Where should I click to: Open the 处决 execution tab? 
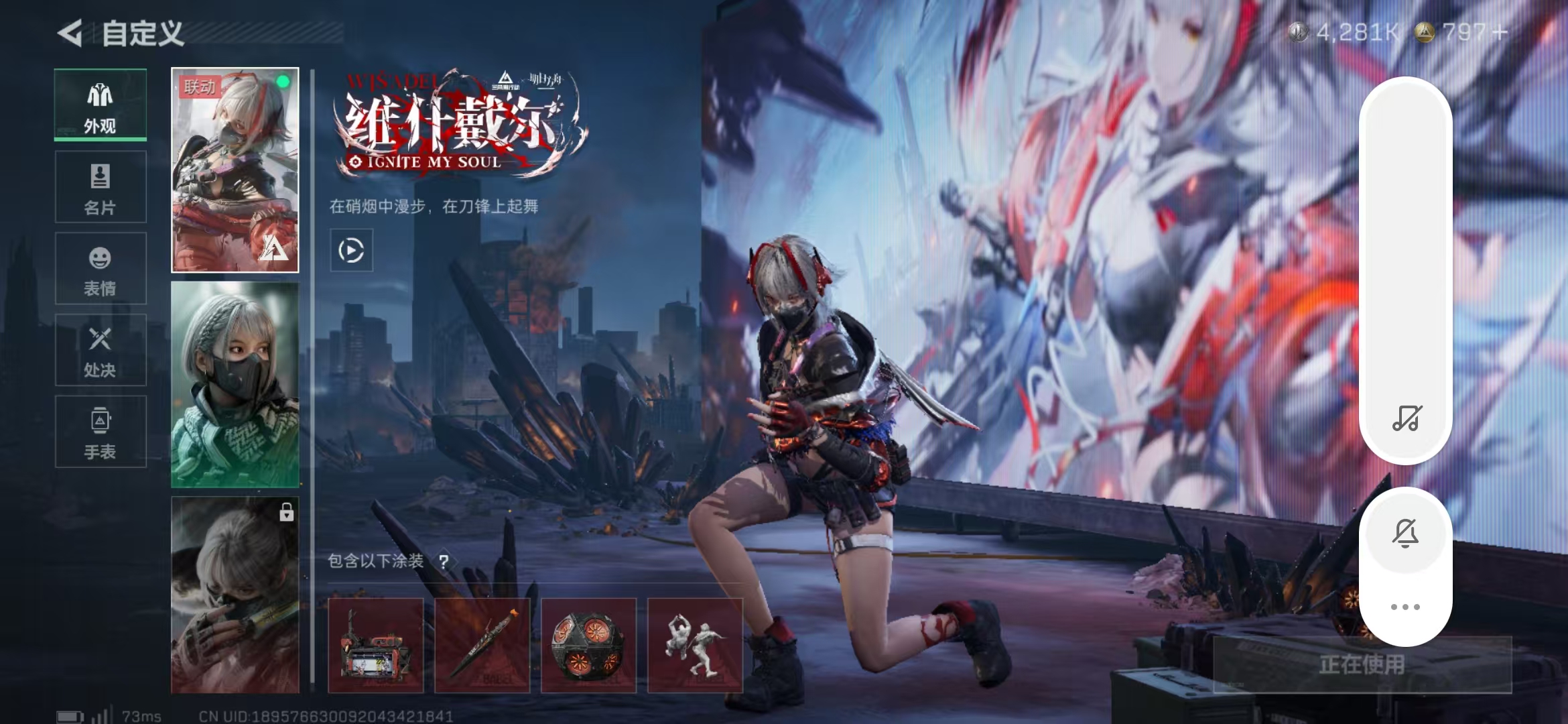101,350
